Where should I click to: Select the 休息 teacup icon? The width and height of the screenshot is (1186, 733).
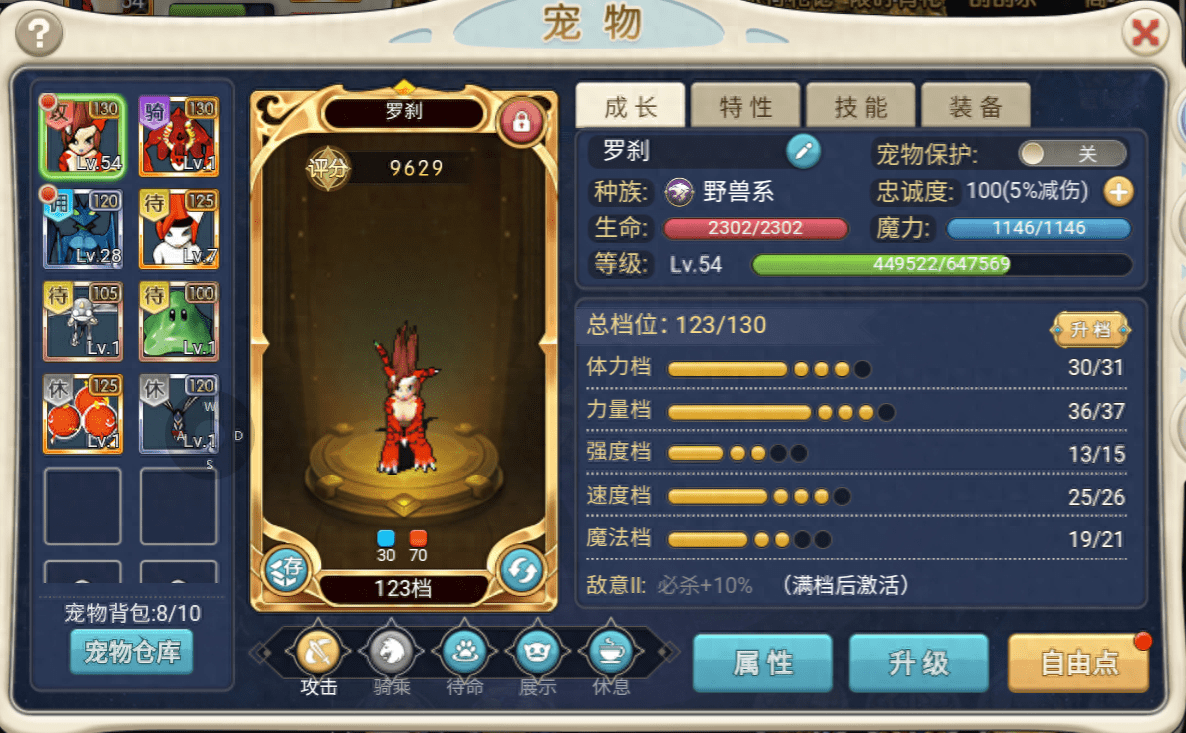click(x=611, y=653)
